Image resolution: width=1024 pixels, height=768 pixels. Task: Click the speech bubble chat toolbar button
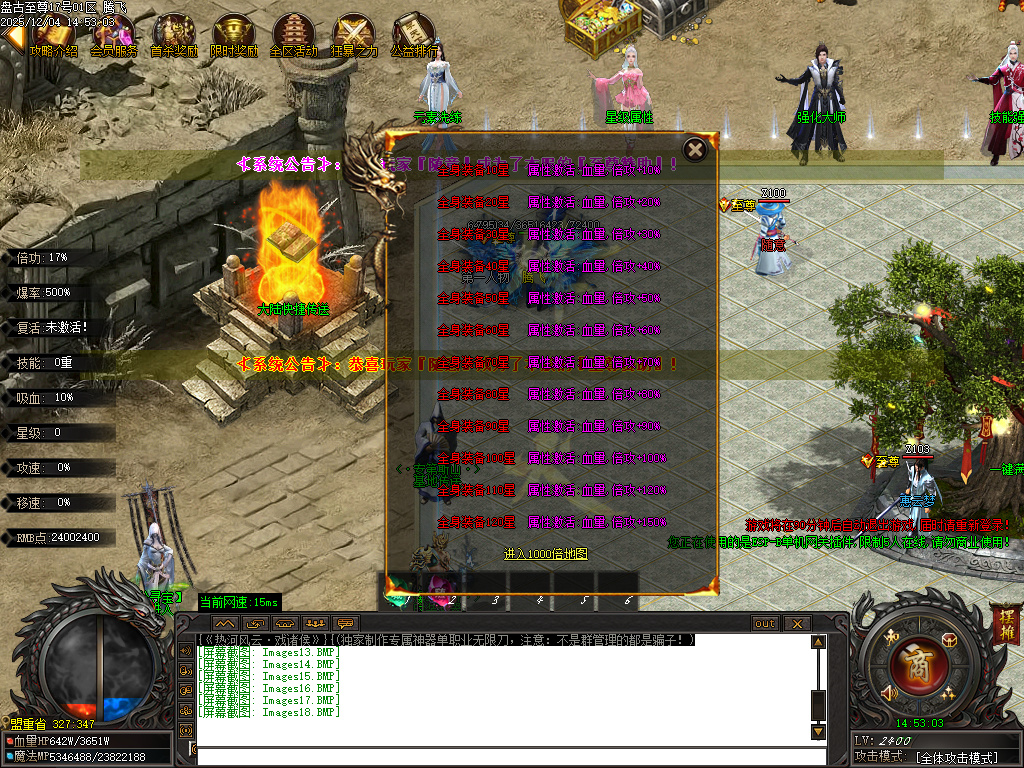click(x=346, y=623)
